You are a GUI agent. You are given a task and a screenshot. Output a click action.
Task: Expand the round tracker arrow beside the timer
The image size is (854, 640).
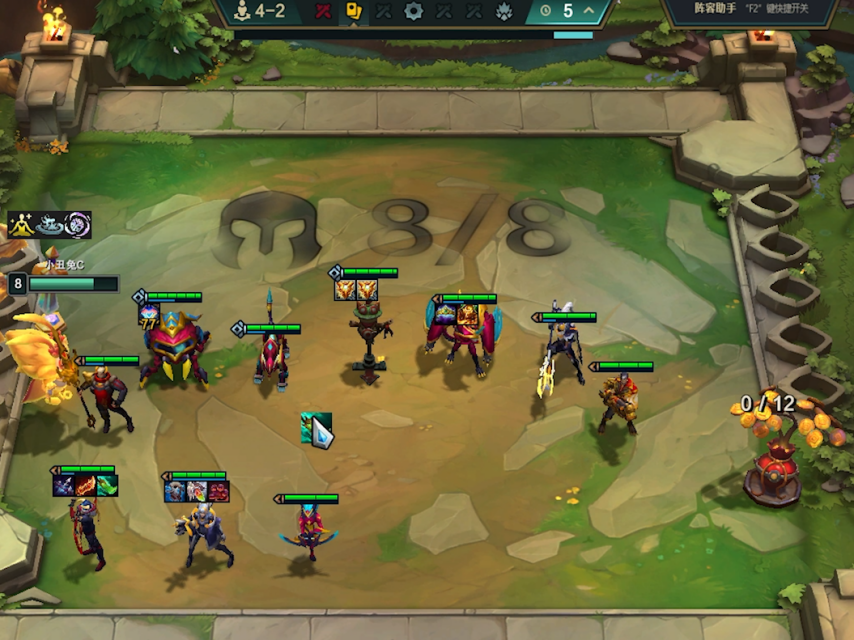[x=589, y=11]
